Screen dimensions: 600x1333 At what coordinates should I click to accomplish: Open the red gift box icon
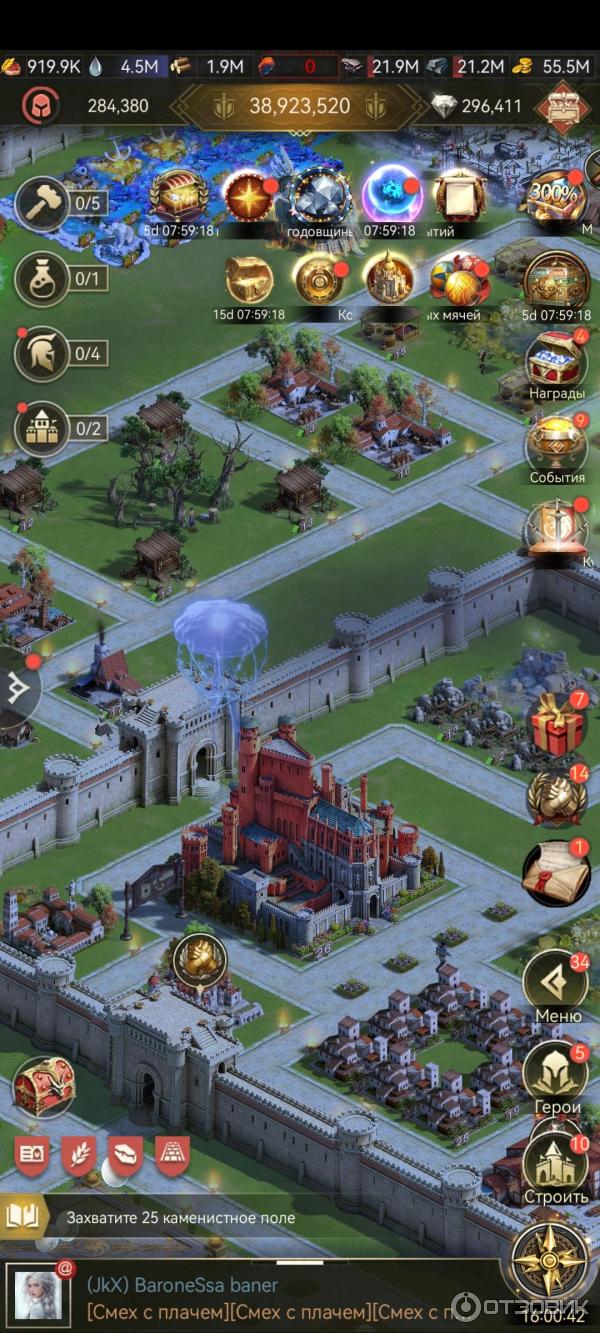[556, 726]
